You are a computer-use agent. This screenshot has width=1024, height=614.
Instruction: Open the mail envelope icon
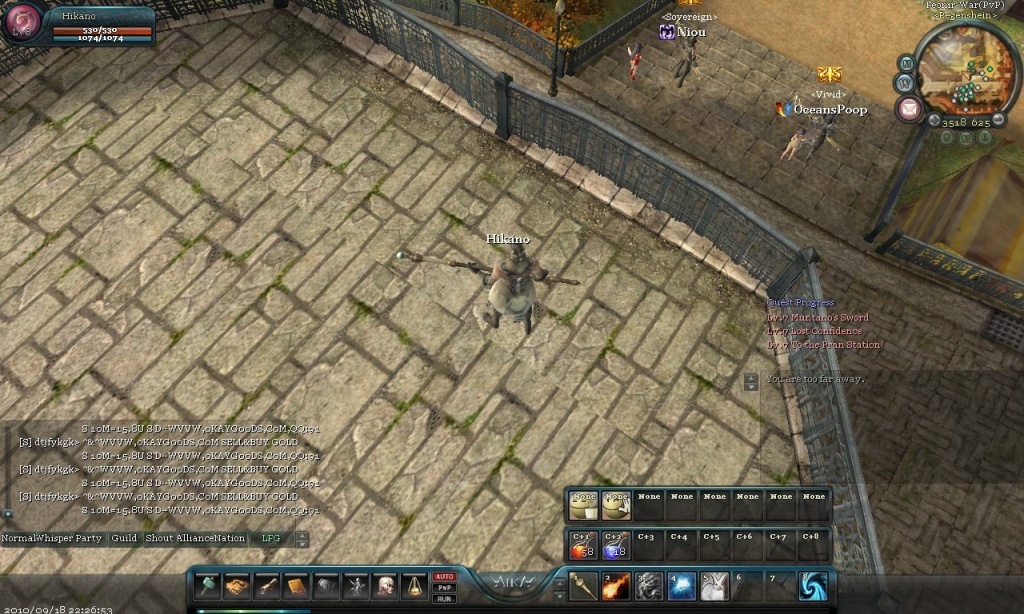coord(909,110)
